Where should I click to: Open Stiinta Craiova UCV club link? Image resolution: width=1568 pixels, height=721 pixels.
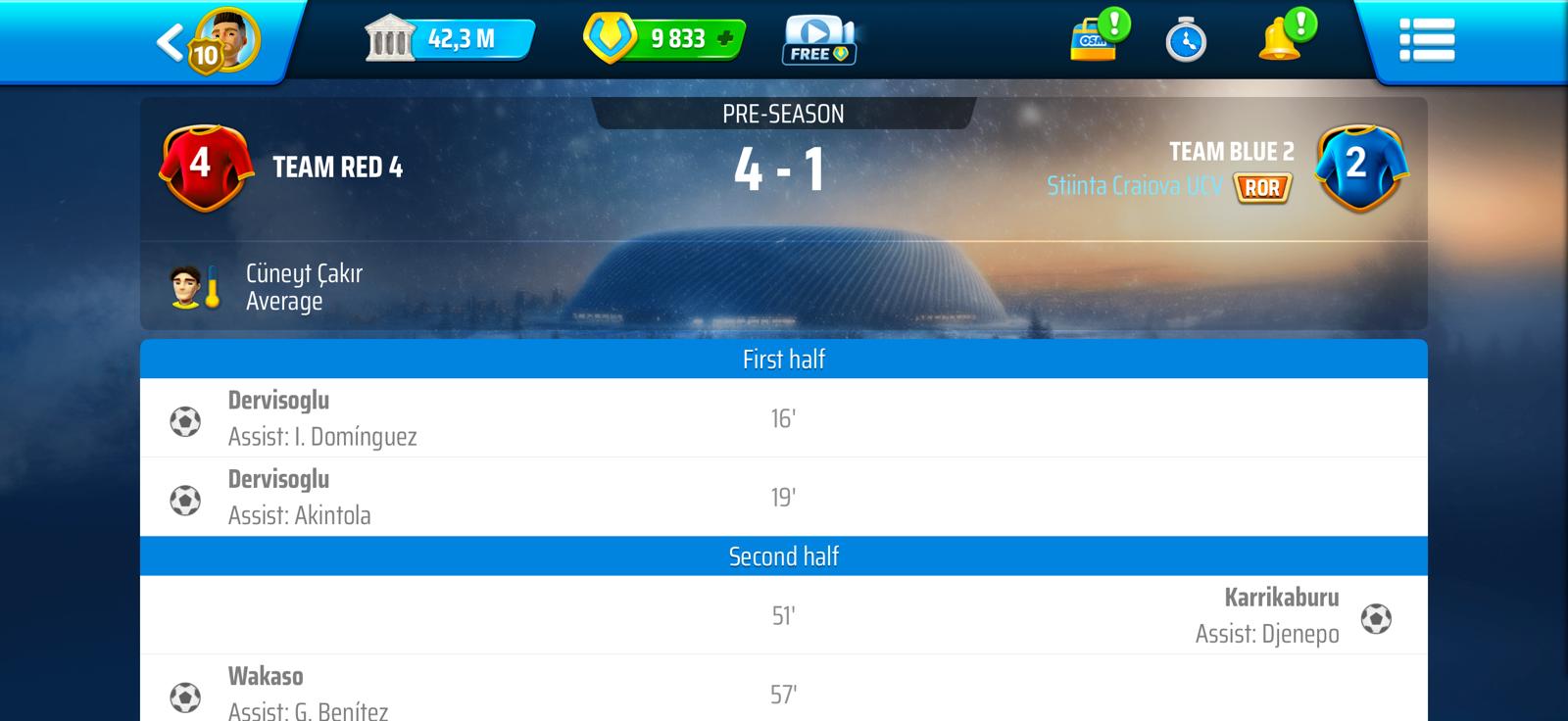tap(1134, 186)
